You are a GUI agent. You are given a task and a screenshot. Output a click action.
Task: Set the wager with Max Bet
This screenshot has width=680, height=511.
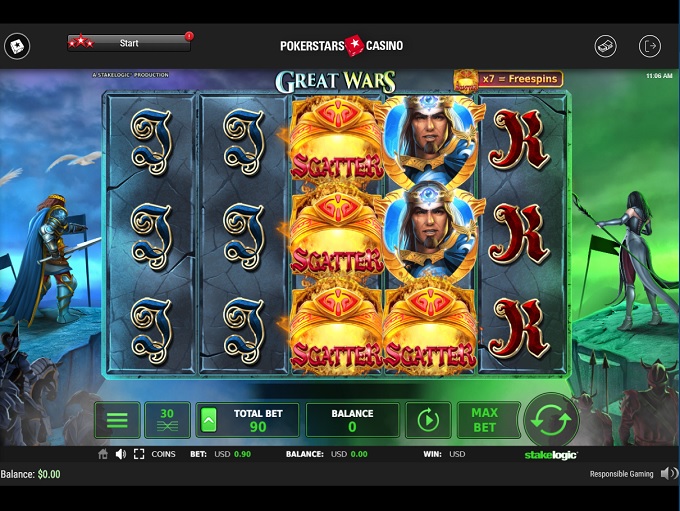pos(484,420)
